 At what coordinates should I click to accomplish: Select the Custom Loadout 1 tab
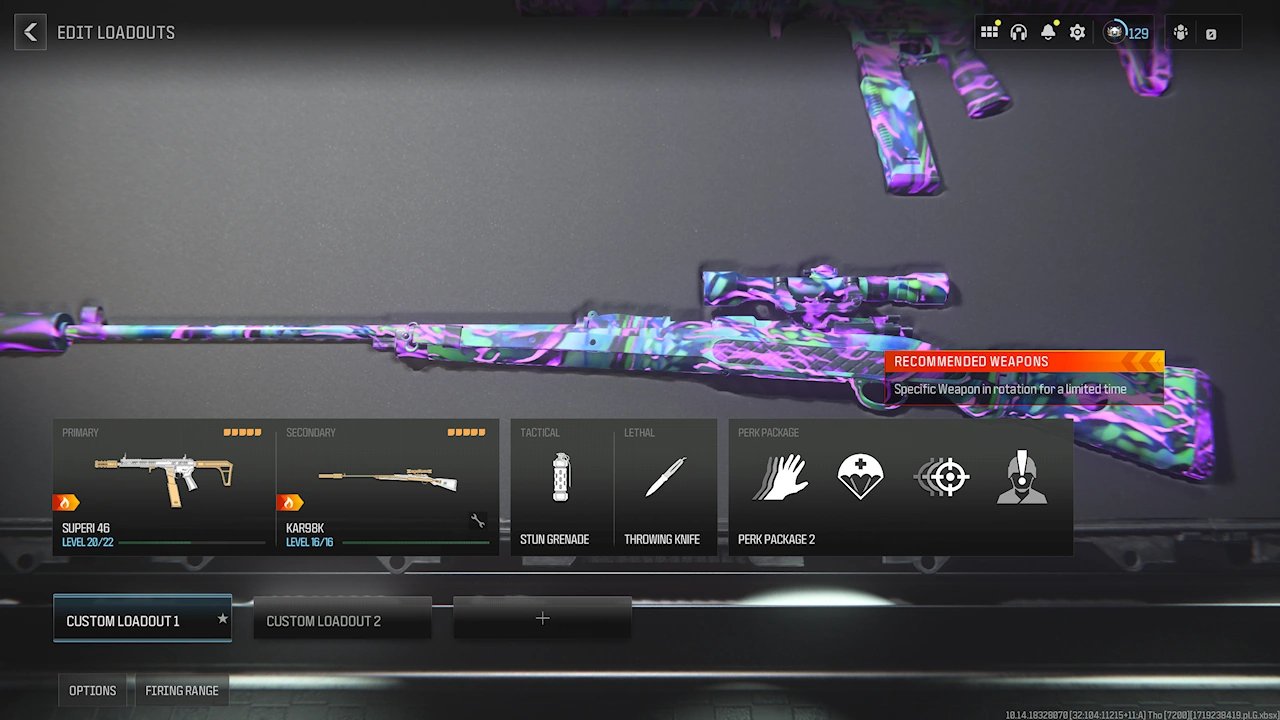click(x=142, y=618)
